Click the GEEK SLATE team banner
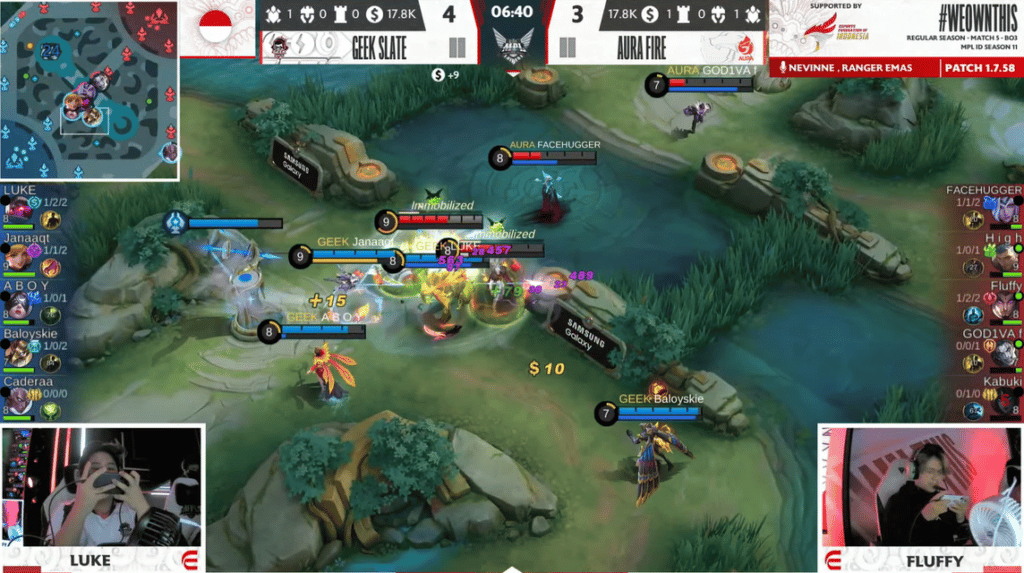Screen dimensions: 1024x573 pos(350,47)
